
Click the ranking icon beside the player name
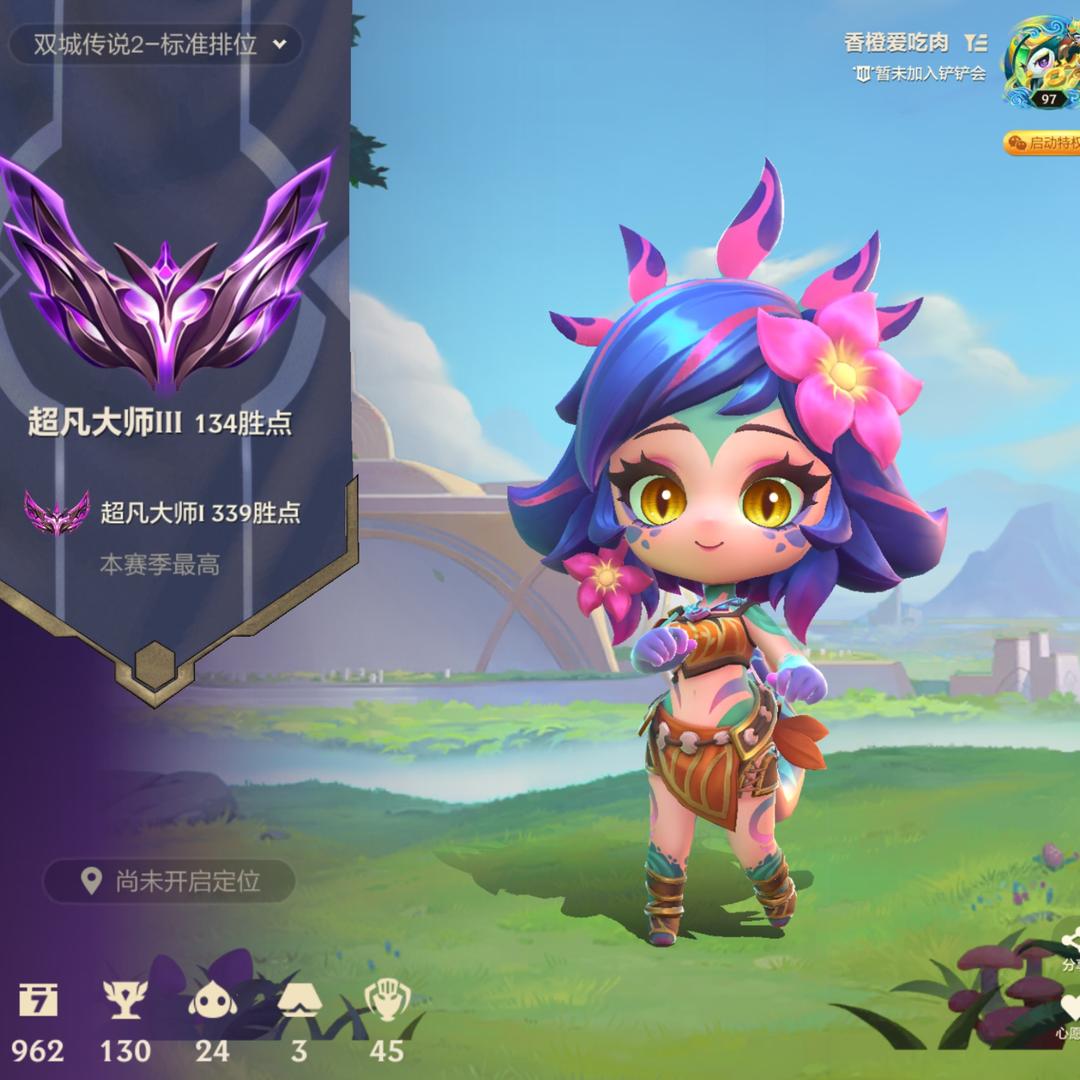[x=976, y=43]
